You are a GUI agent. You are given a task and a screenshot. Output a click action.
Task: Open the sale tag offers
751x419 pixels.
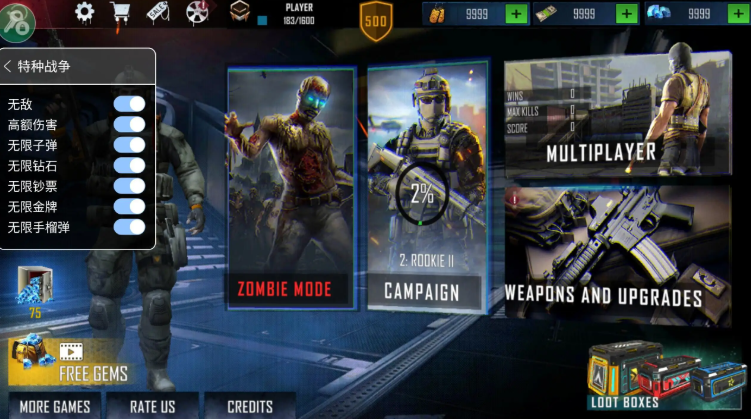pos(157,12)
